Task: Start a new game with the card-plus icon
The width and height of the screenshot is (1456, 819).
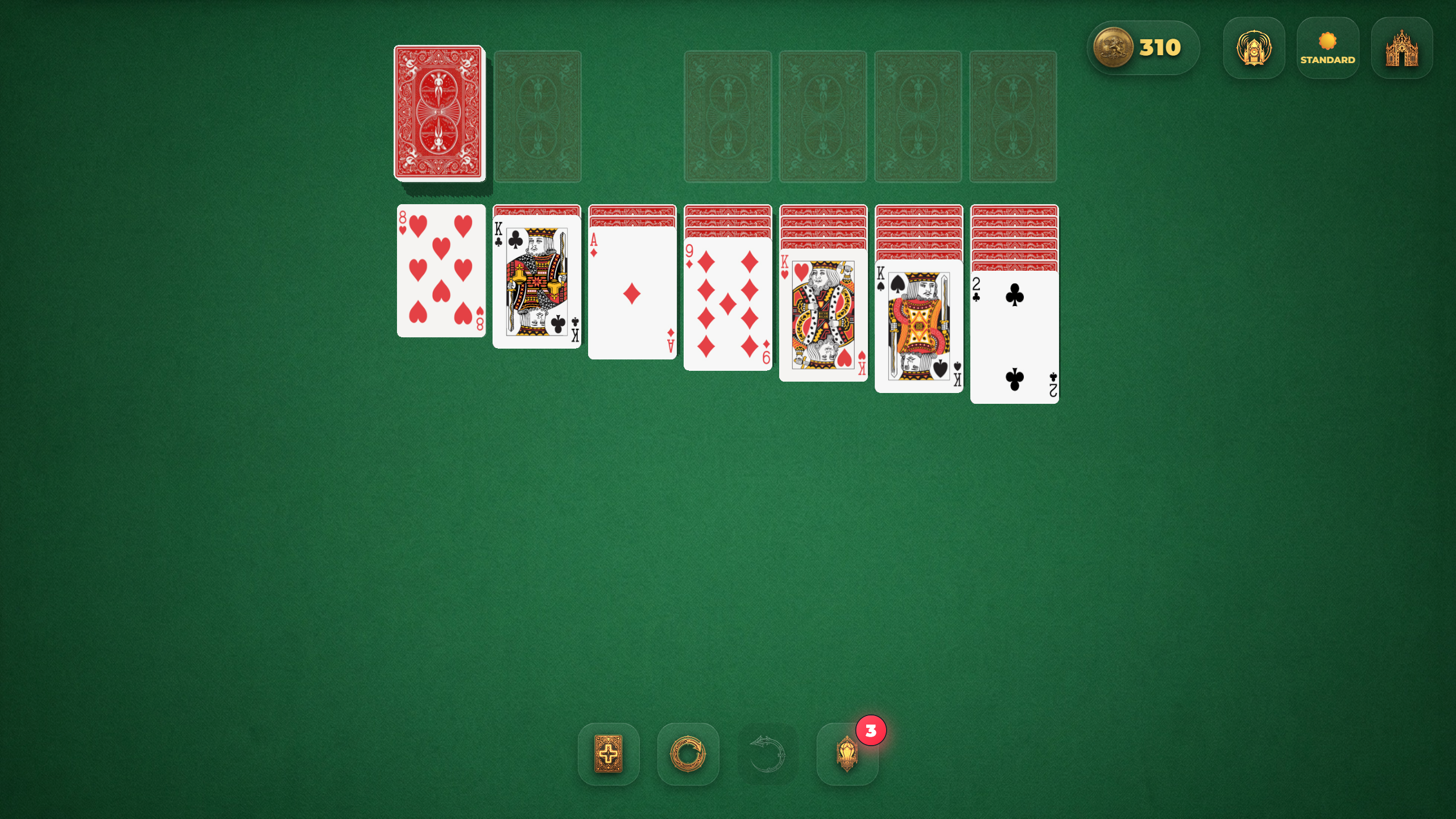Action: click(609, 755)
